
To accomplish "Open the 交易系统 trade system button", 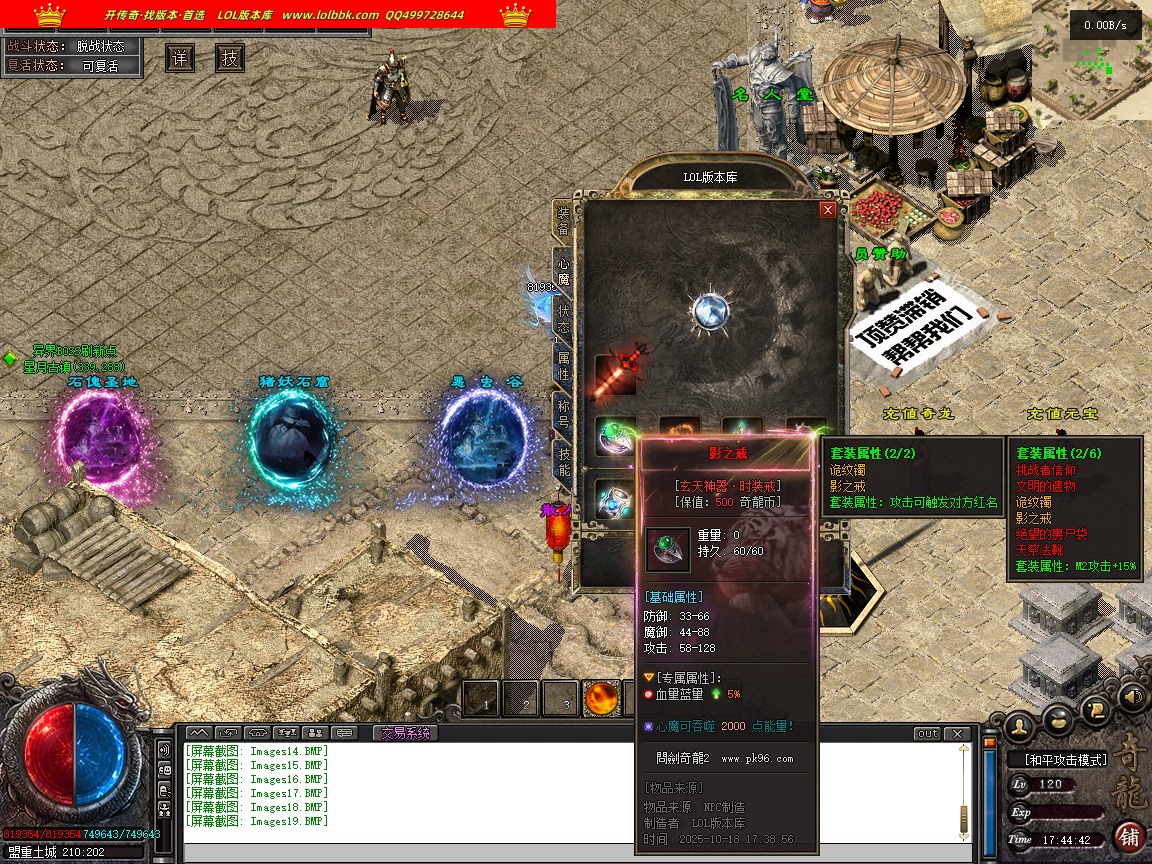I will pyautogui.click(x=405, y=733).
